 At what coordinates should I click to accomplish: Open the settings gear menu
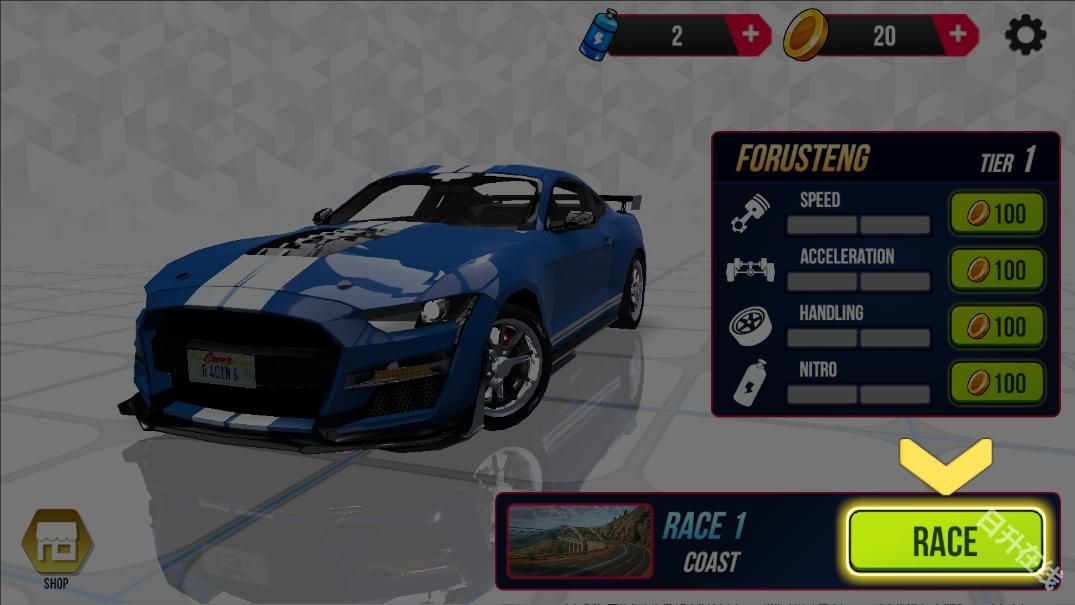pyautogui.click(x=1025, y=36)
